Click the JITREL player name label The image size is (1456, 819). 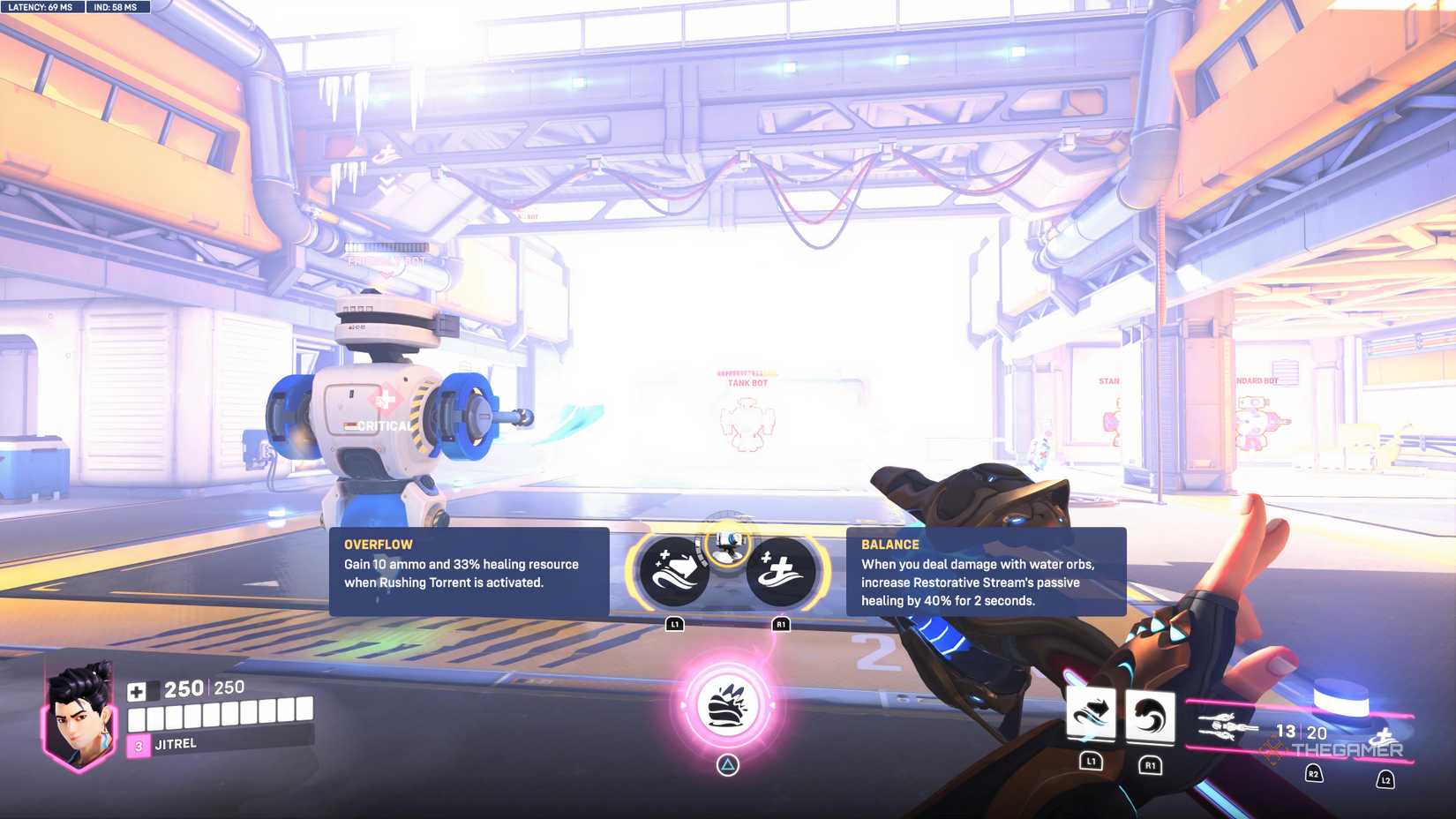[175, 744]
